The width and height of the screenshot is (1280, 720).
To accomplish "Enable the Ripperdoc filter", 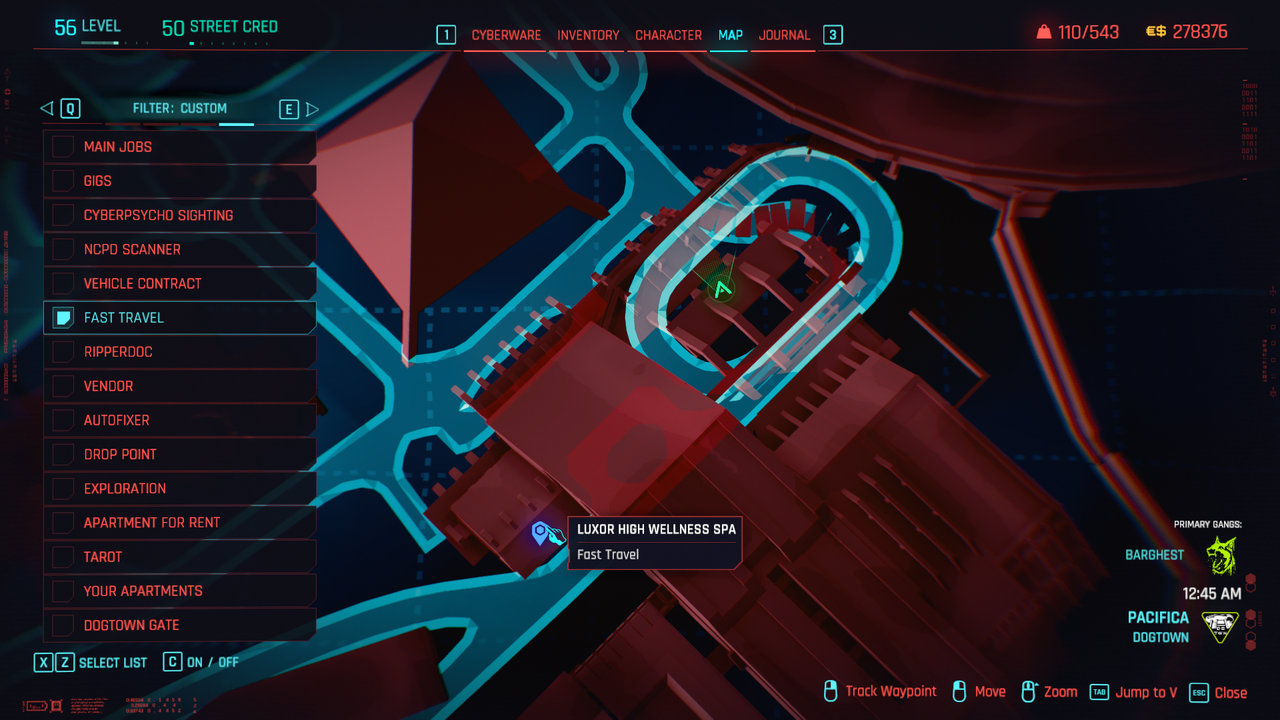I will 63,352.
